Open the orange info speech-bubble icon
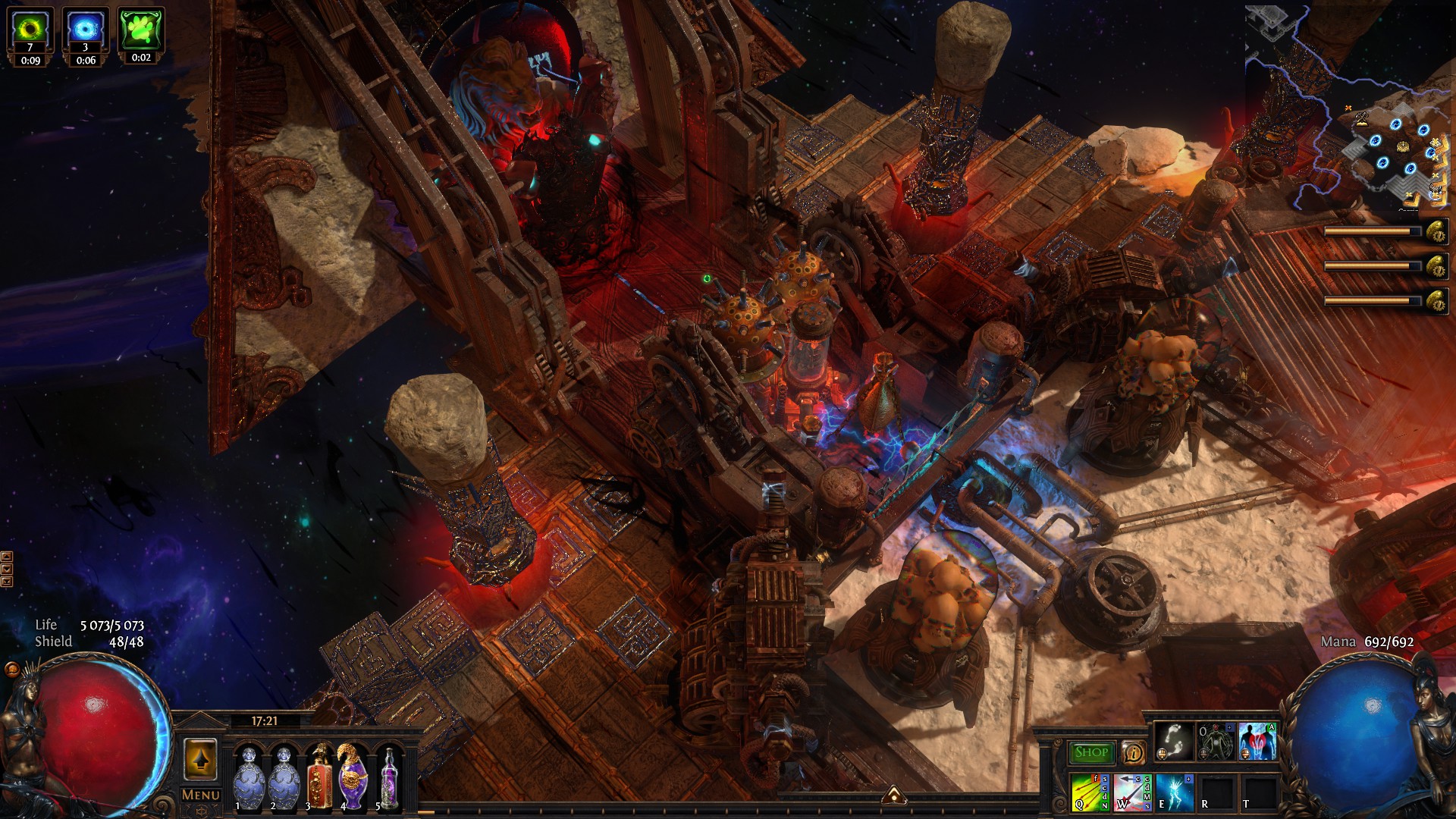The height and width of the screenshot is (819, 1456). pyautogui.click(x=1133, y=752)
